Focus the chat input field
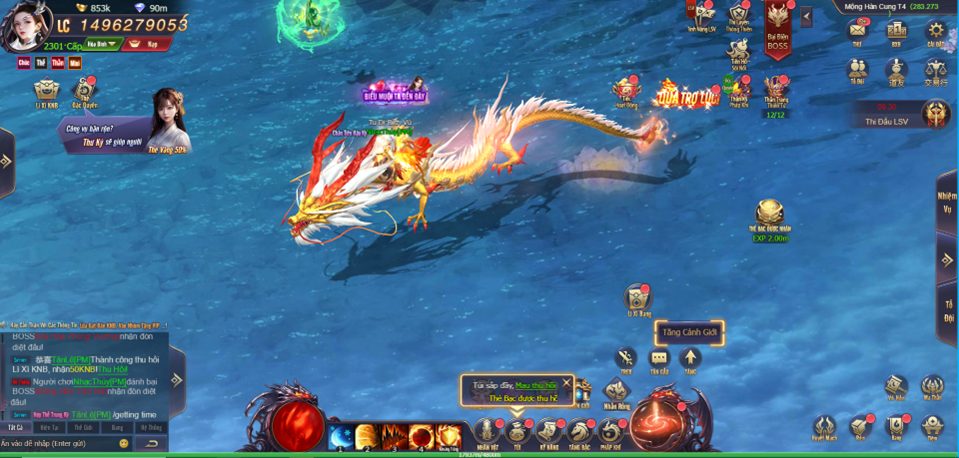Screen dimensions: 959x458 (x=60, y=443)
